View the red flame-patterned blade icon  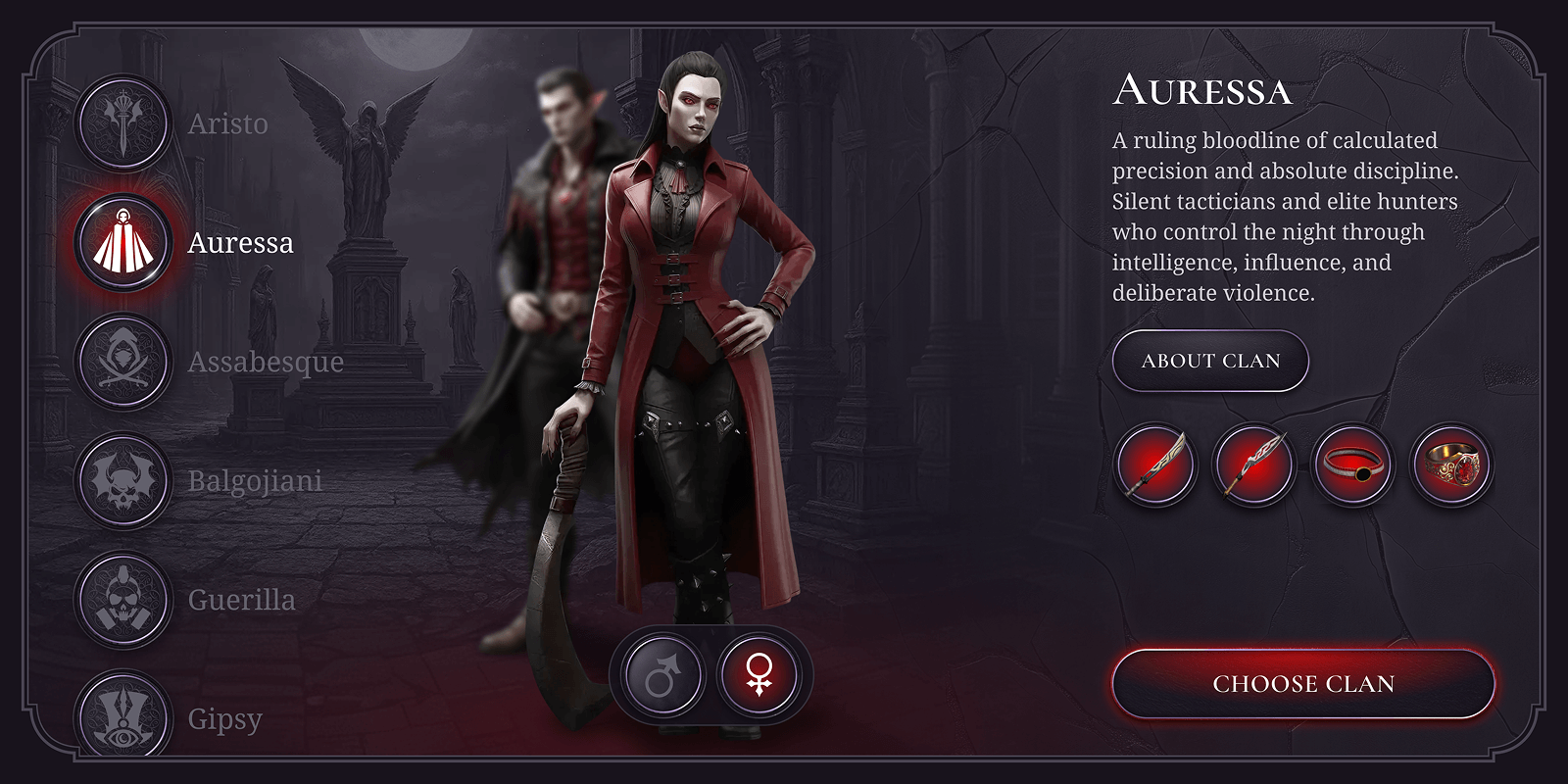(x=1254, y=465)
